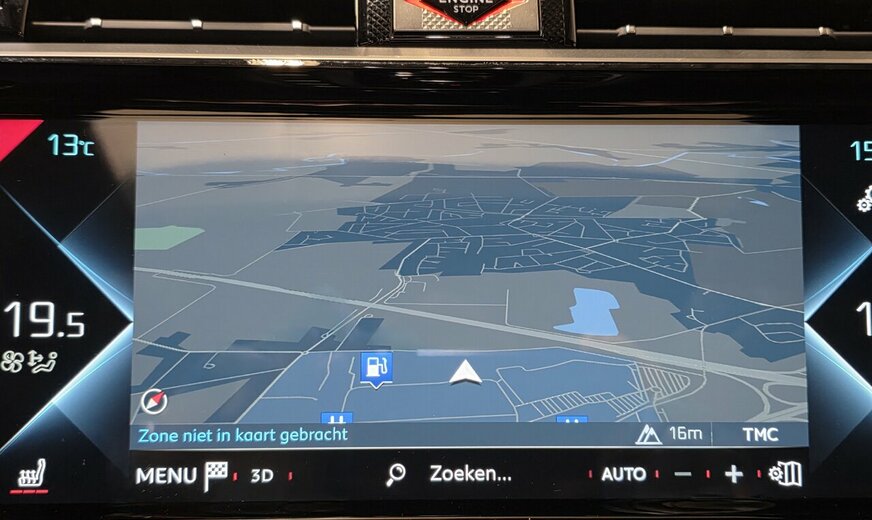
Task: Tap the compass orientation icon
Action: pyautogui.click(x=155, y=401)
